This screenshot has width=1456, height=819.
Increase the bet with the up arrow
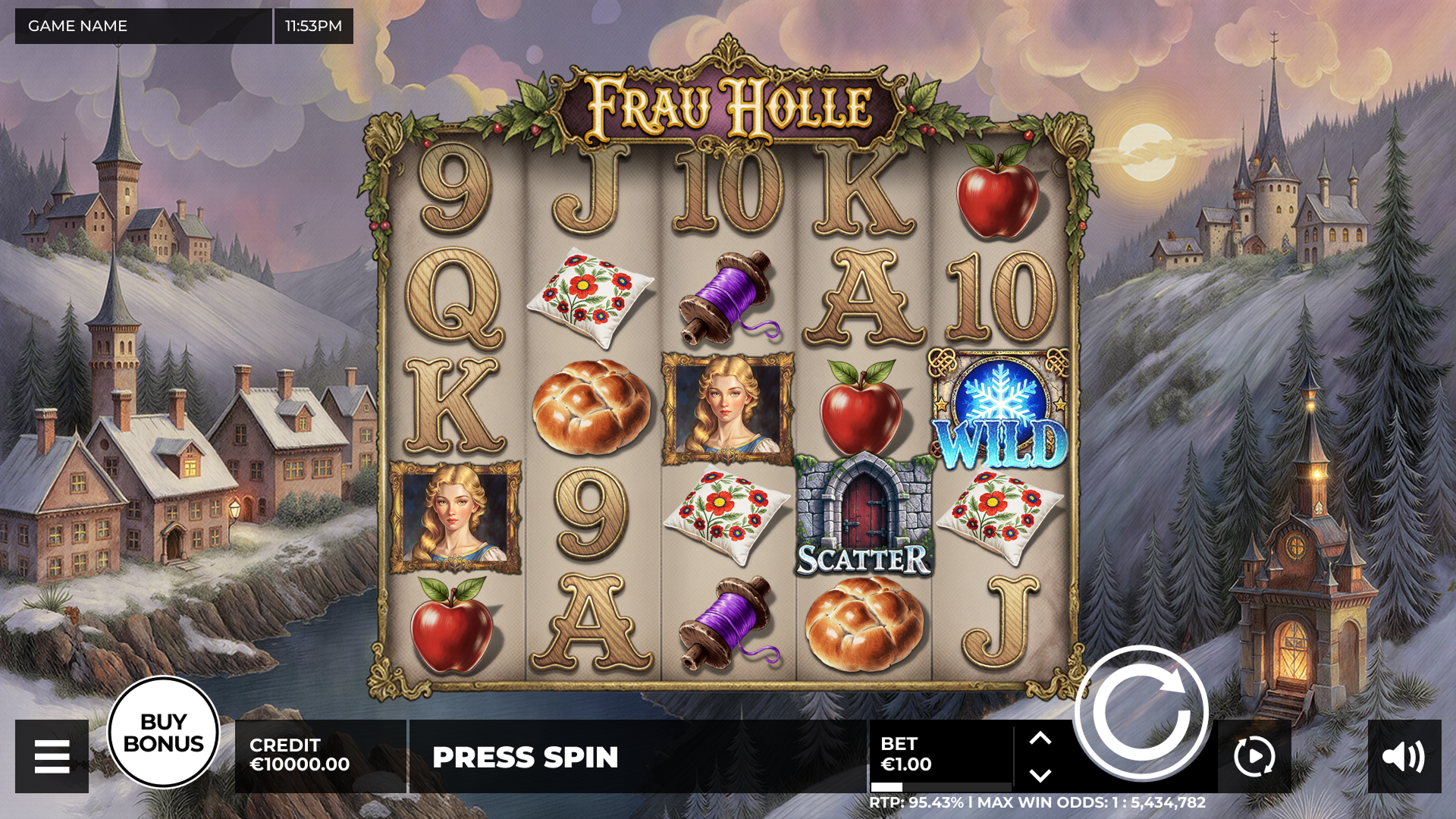coord(1040,738)
